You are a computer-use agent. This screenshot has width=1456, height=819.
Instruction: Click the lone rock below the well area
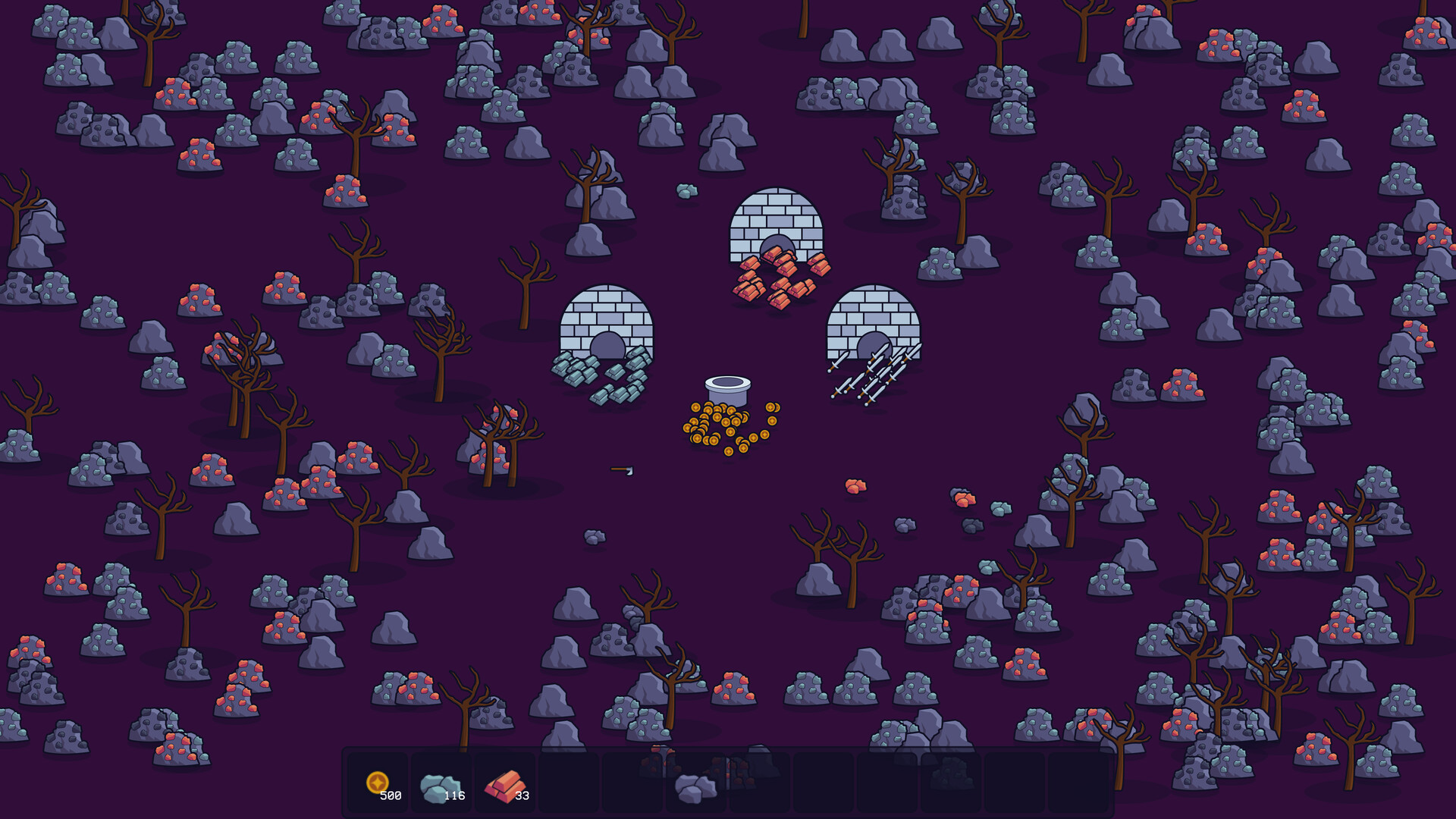593,537
